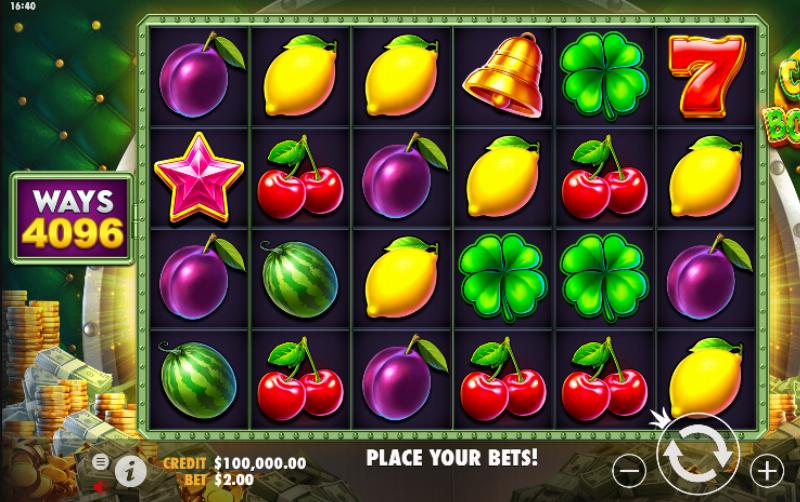Screen dimensions: 800x502
Task: Decrease the bet with the minus button
Action: pyautogui.click(x=629, y=468)
